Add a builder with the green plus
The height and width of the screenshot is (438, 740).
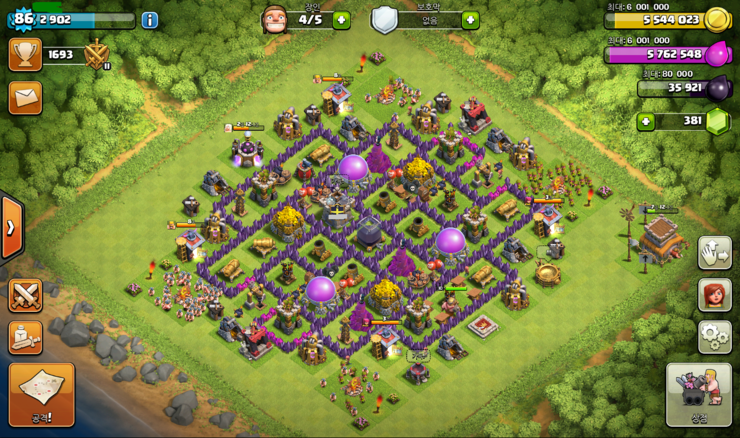pos(341,20)
